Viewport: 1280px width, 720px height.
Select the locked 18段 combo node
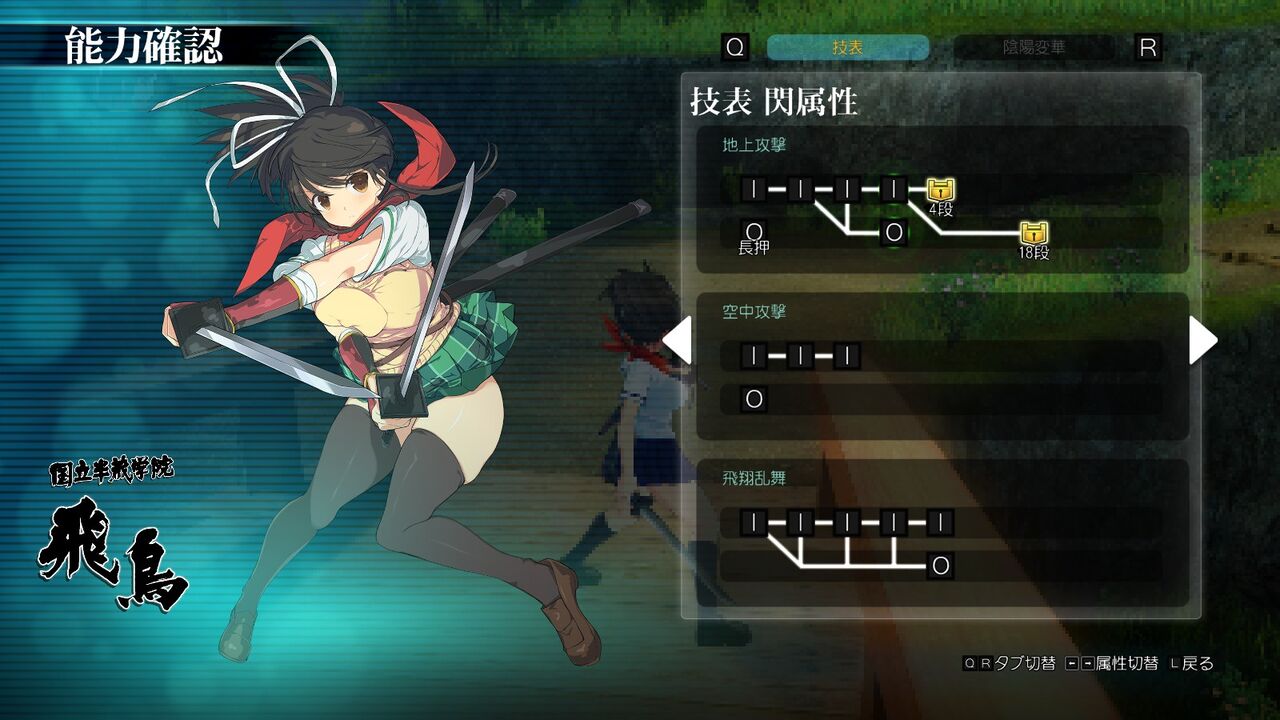[x=1034, y=234]
